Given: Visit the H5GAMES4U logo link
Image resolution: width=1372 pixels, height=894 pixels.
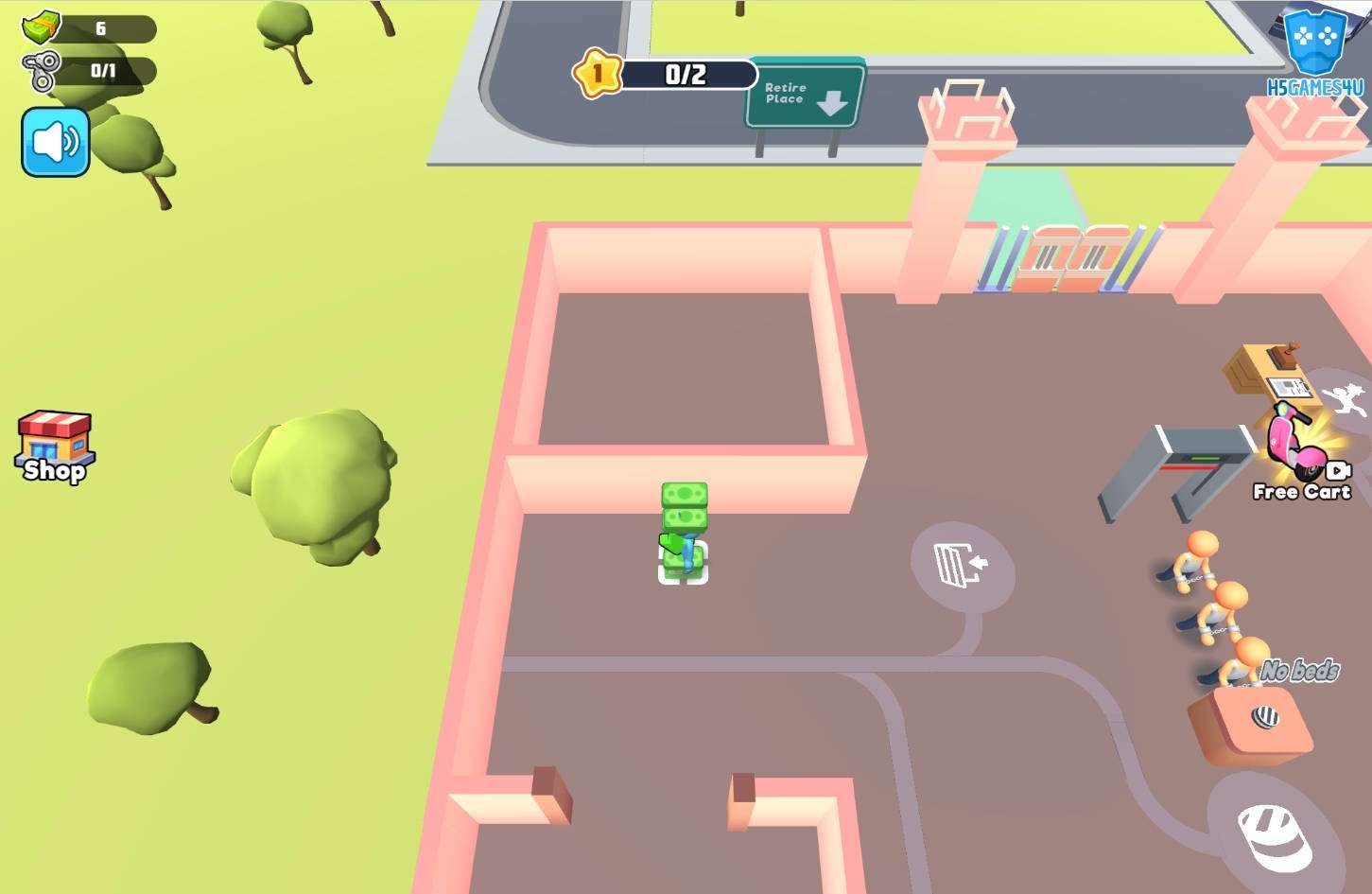Looking at the screenshot, I should pos(1315,52).
